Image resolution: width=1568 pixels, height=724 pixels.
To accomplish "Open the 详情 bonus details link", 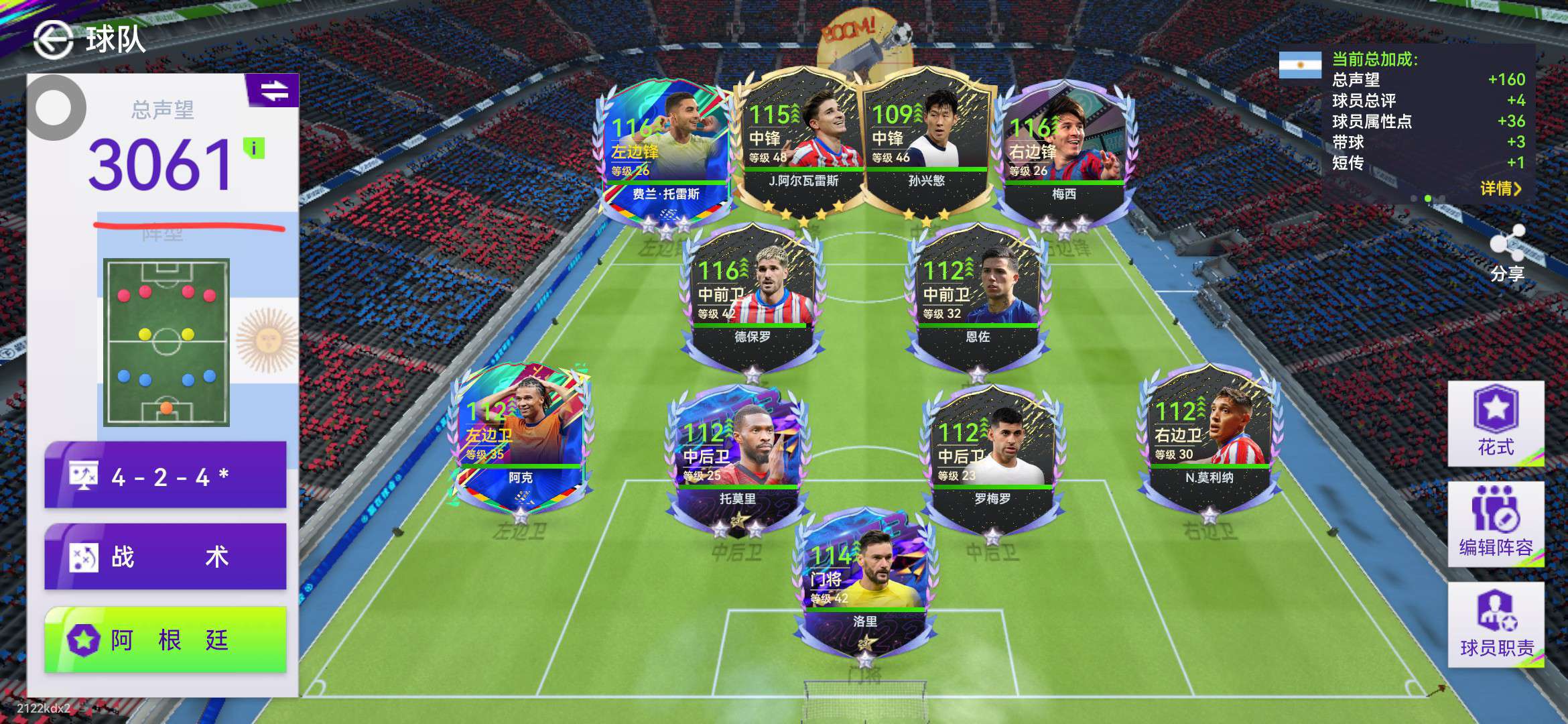I will click(1500, 188).
